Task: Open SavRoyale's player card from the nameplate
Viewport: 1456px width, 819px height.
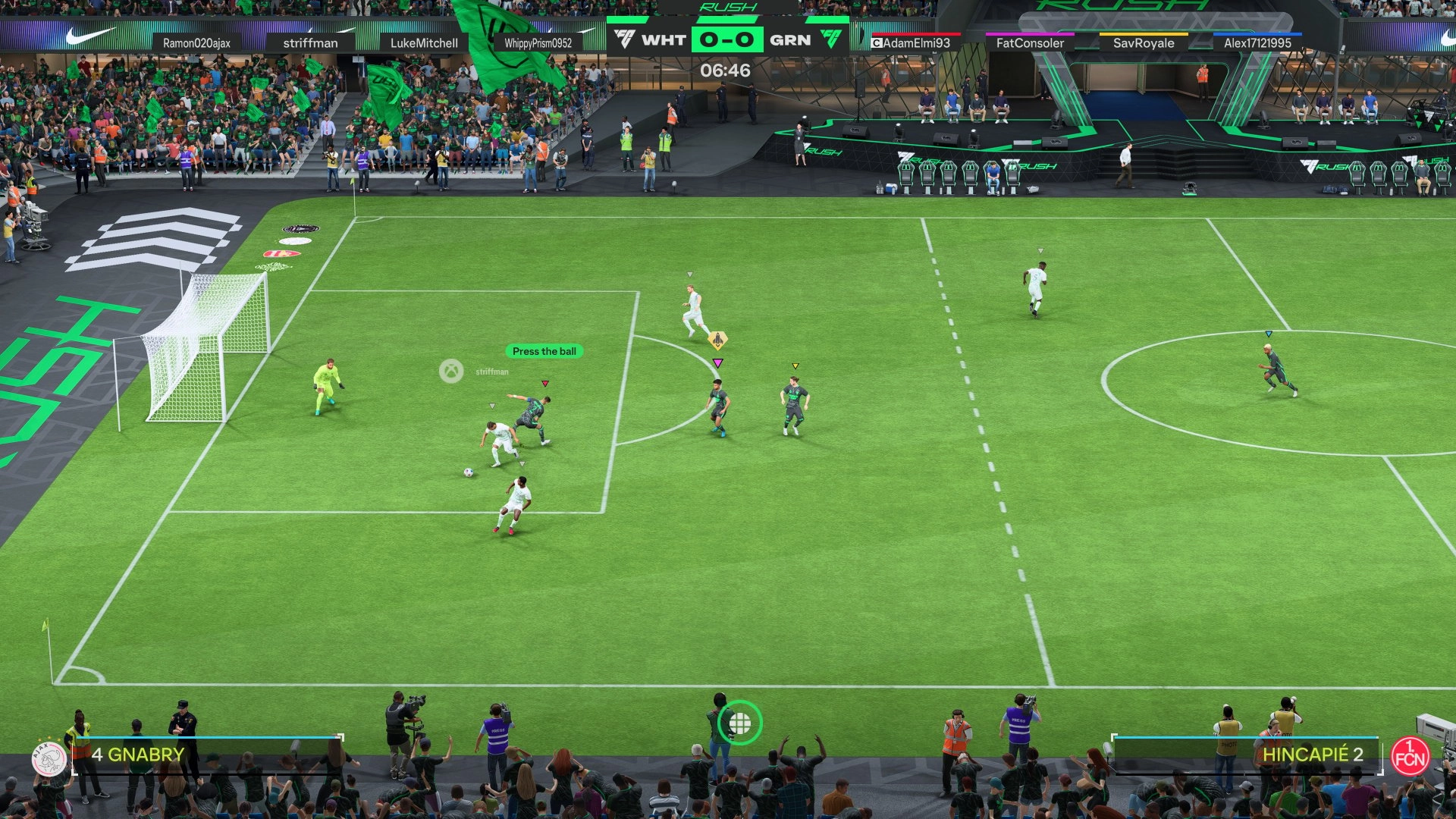Action: point(1144,43)
